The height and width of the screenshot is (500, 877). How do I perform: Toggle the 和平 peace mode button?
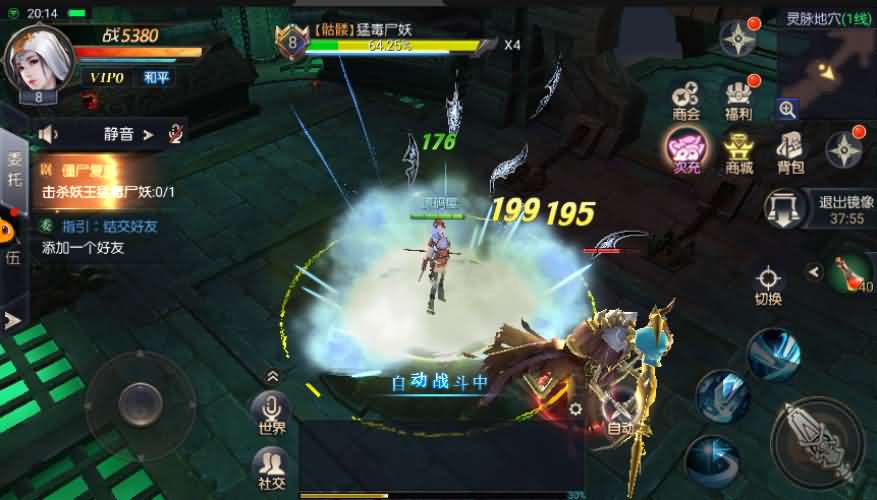tap(156, 78)
